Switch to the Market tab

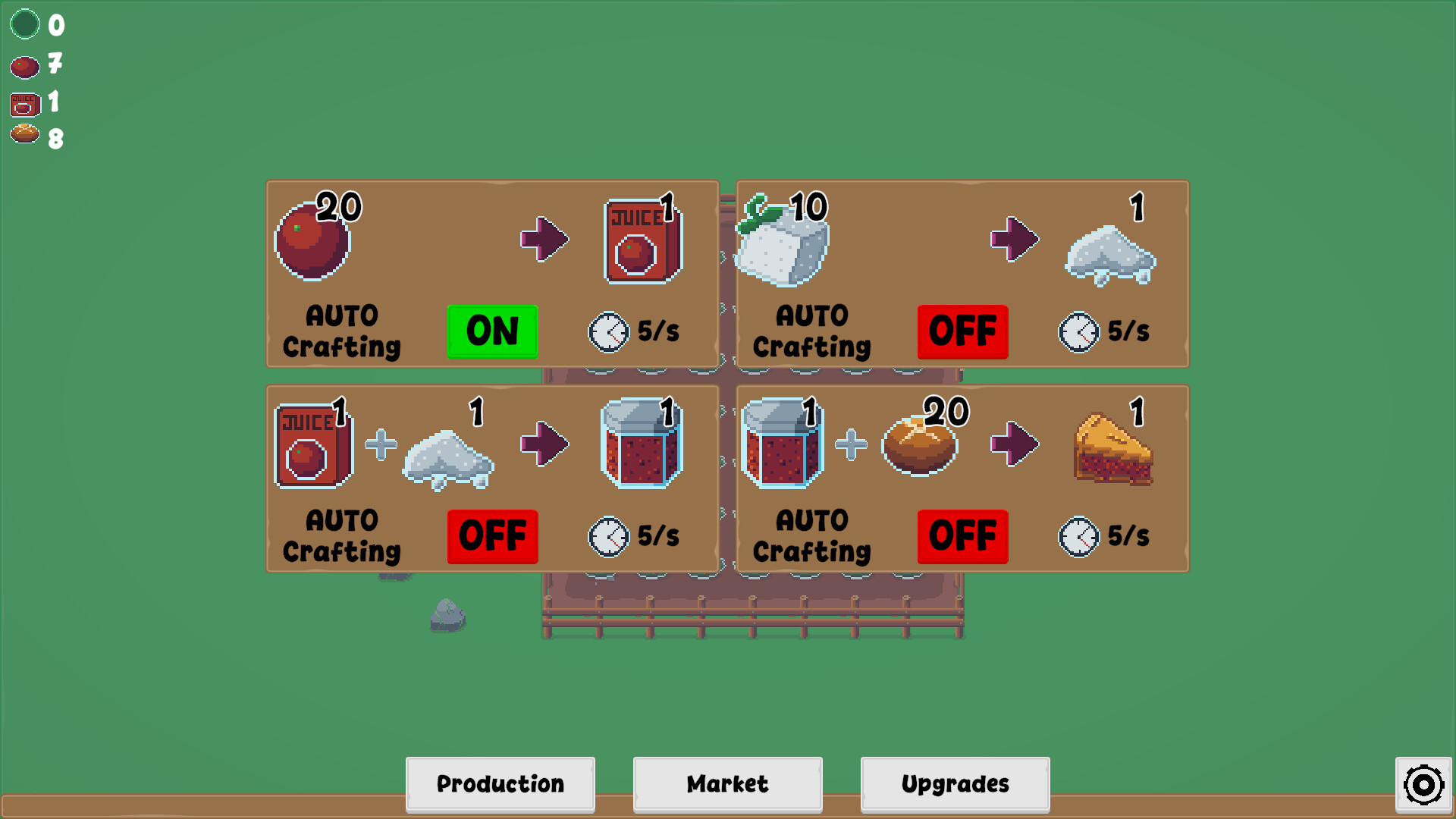tap(726, 784)
